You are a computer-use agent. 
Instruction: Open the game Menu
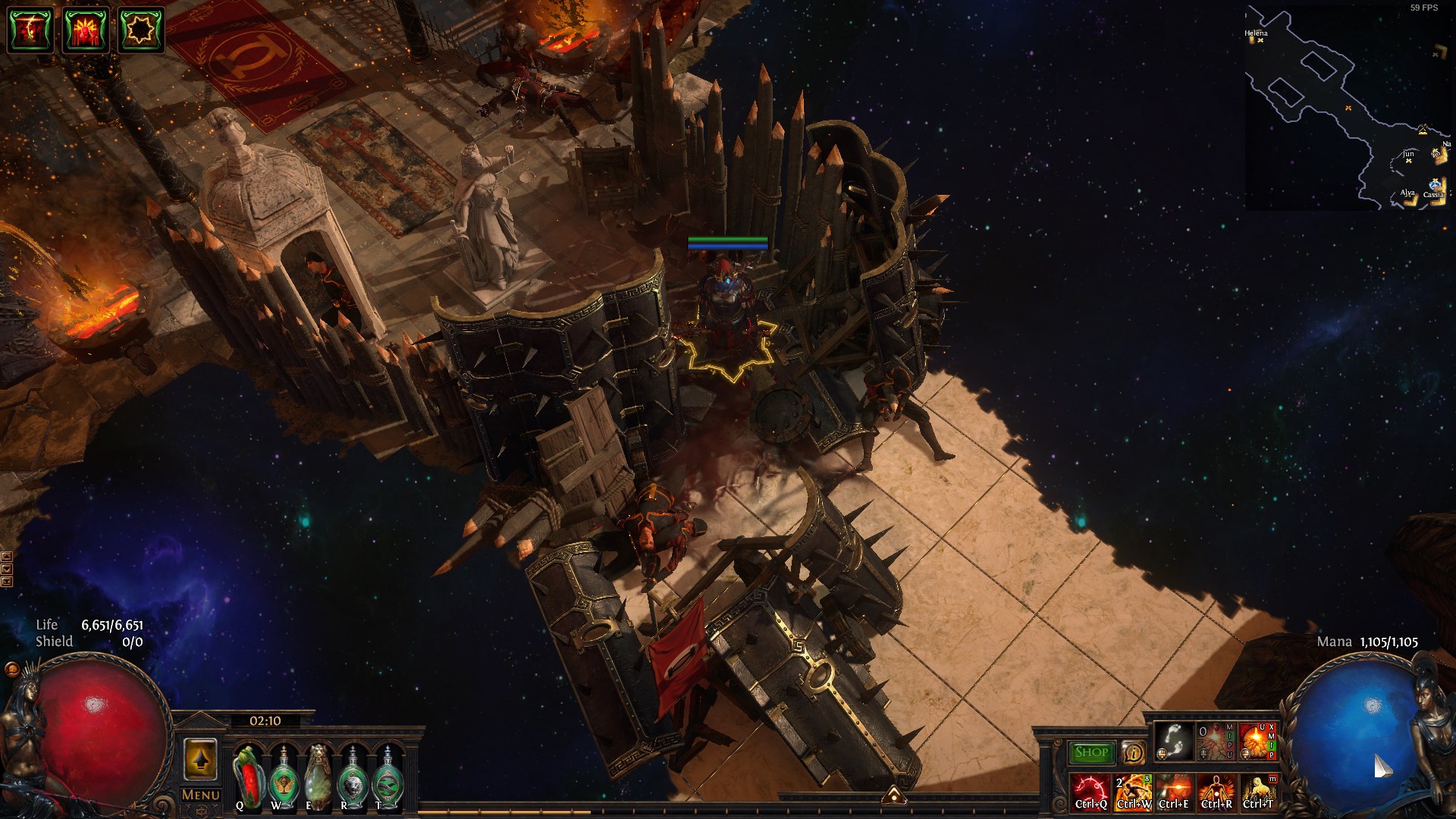pyautogui.click(x=201, y=795)
